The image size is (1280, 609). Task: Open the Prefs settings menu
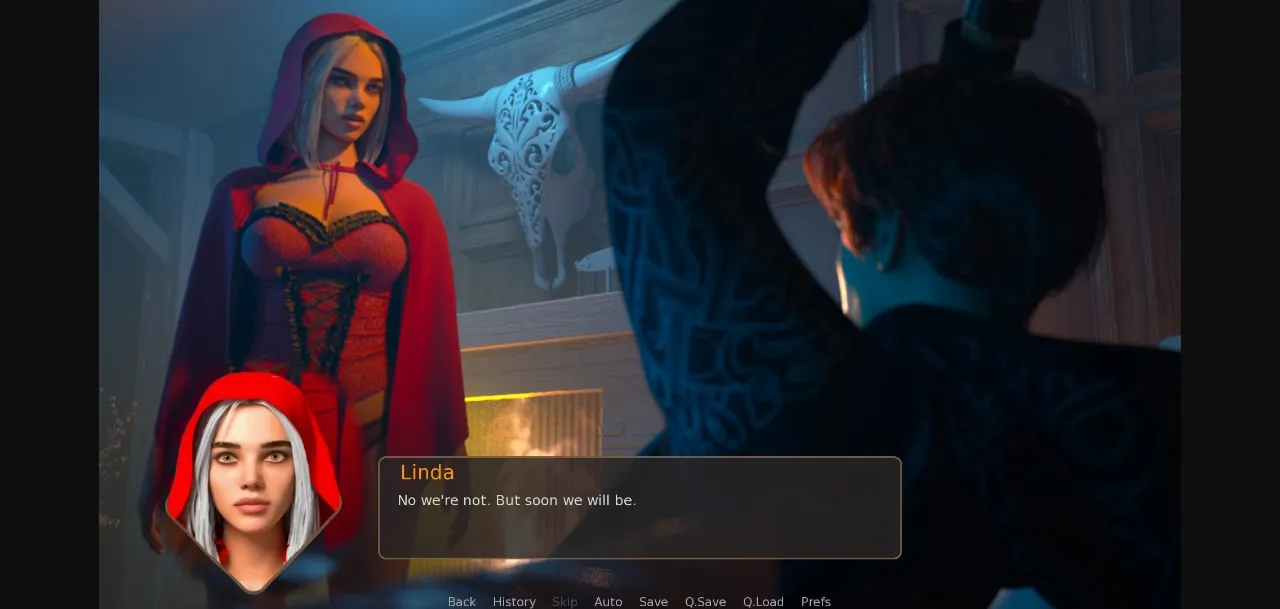point(816,601)
